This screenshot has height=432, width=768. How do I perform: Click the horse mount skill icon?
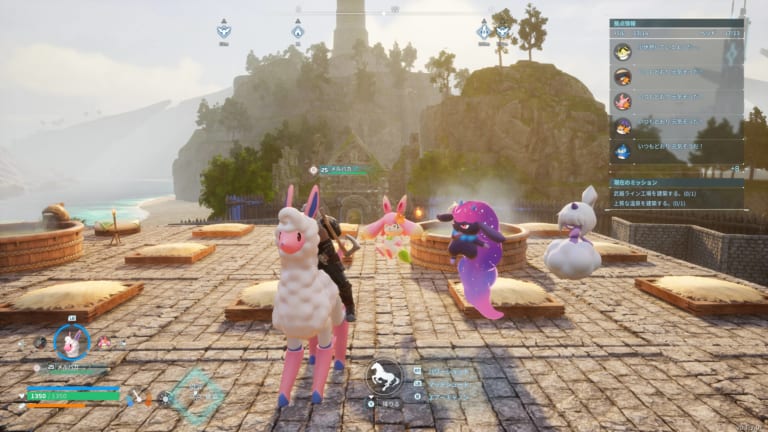click(384, 376)
